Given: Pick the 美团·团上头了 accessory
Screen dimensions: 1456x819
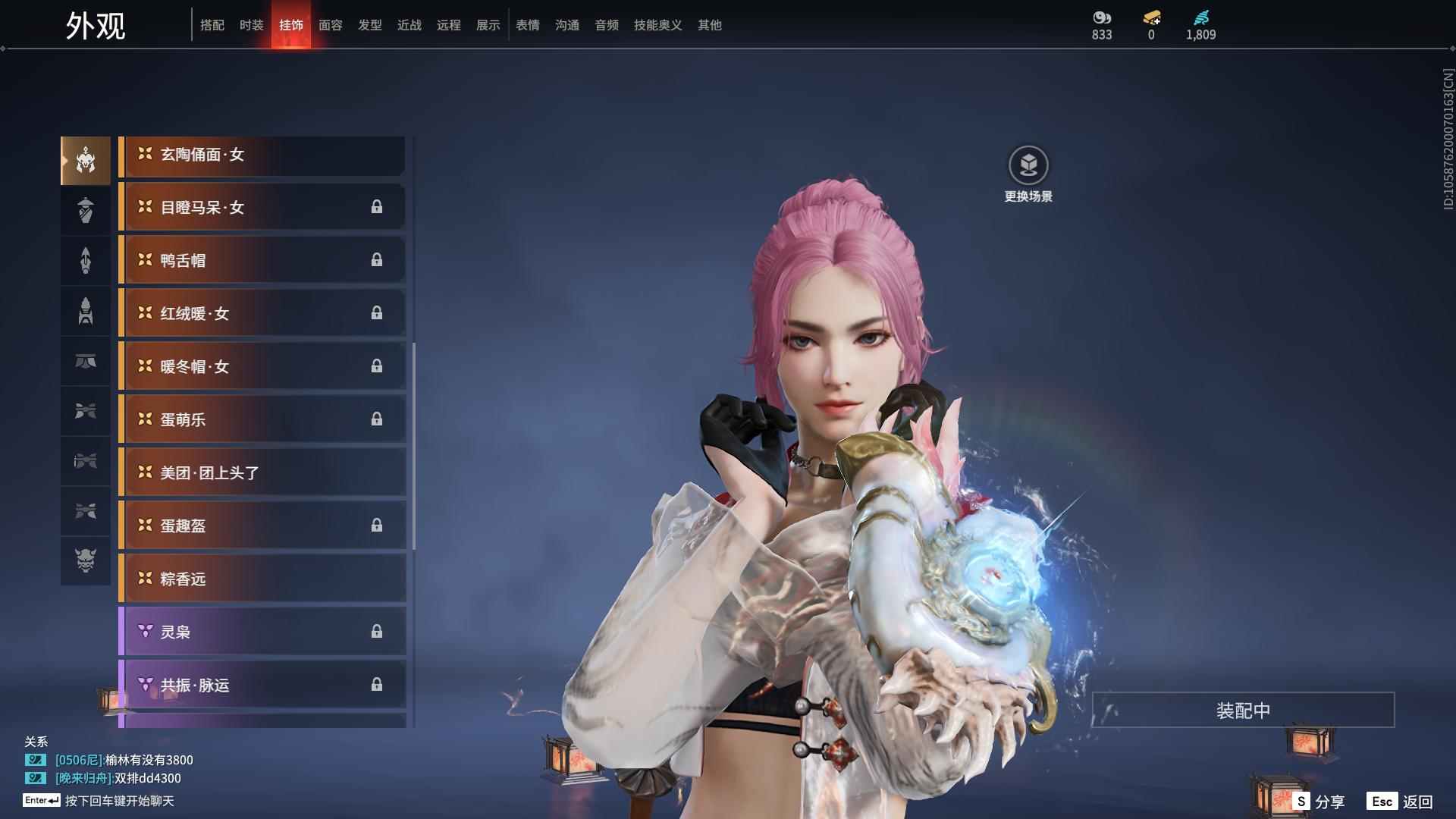Looking at the screenshot, I should tap(262, 473).
